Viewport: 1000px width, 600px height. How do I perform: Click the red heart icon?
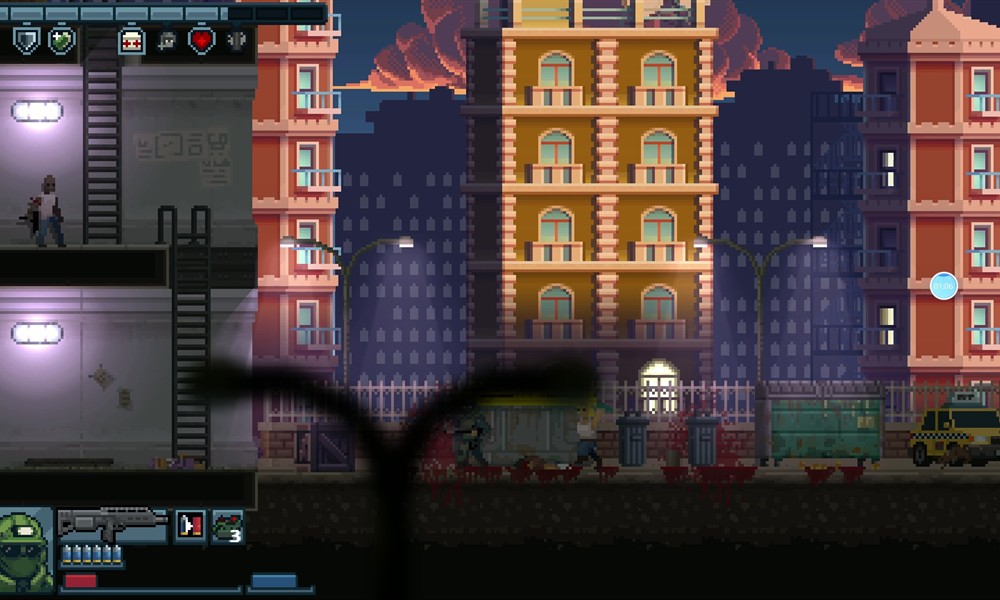[202, 41]
